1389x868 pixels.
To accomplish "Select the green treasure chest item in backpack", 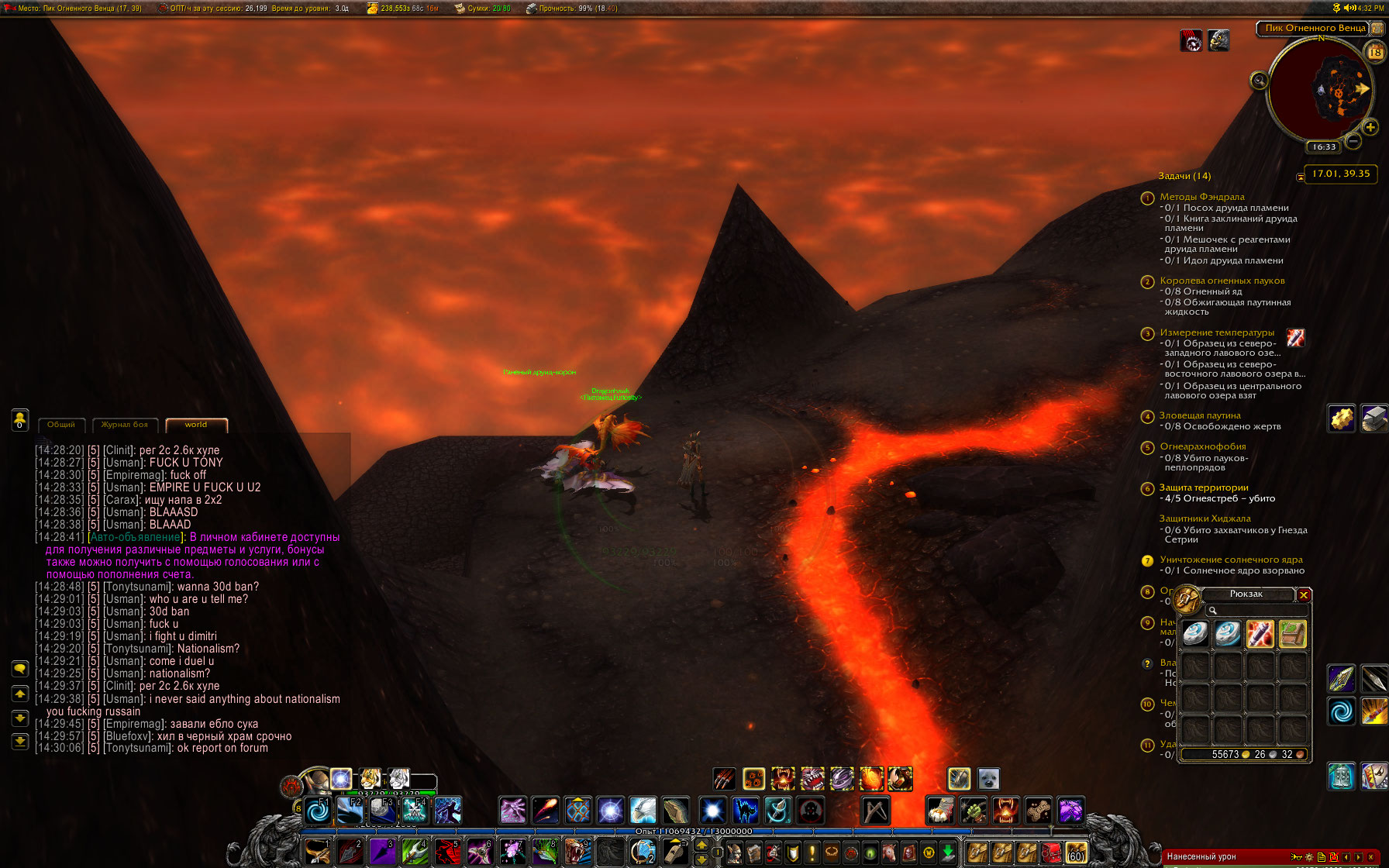I will pyautogui.click(x=1292, y=634).
